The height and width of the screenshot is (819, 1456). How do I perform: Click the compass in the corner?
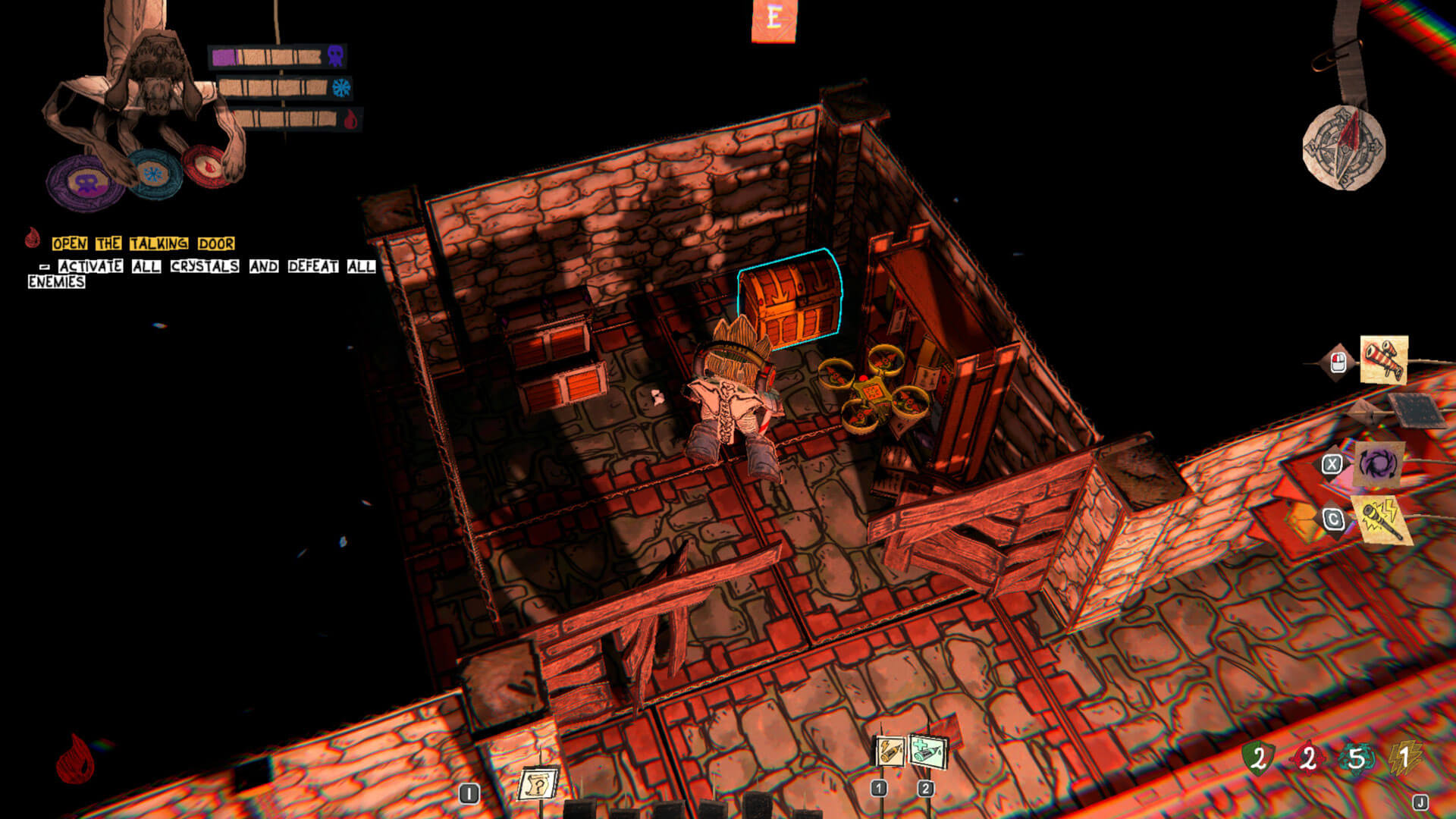click(x=1344, y=147)
